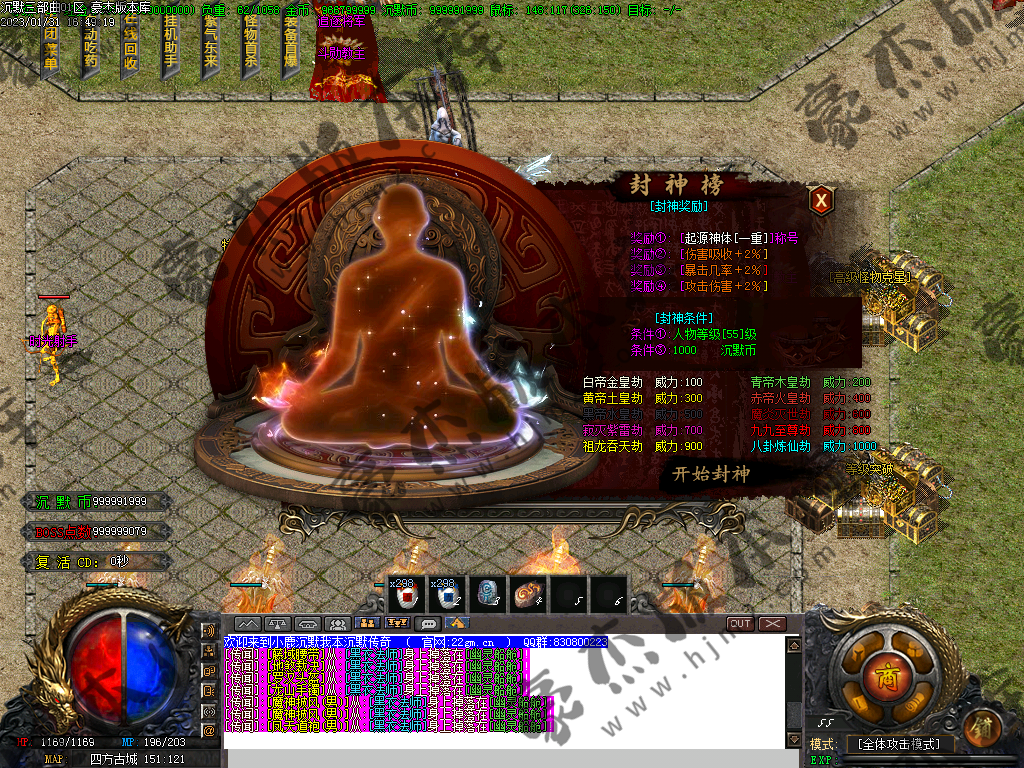Click the X button beside OUT
The width and height of the screenshot is (1024, 768).
[772, 624]
